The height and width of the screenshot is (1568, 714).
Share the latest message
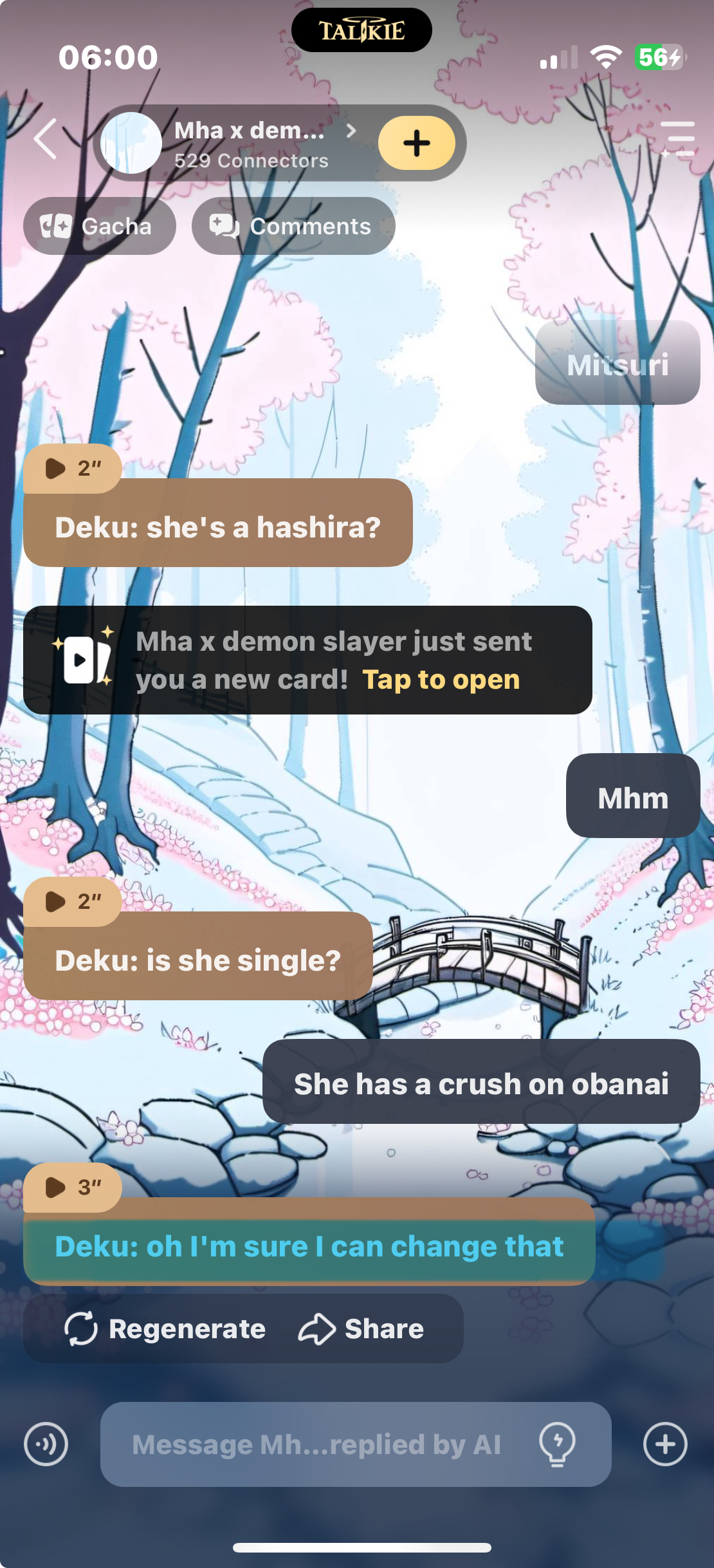point(362,1329)
